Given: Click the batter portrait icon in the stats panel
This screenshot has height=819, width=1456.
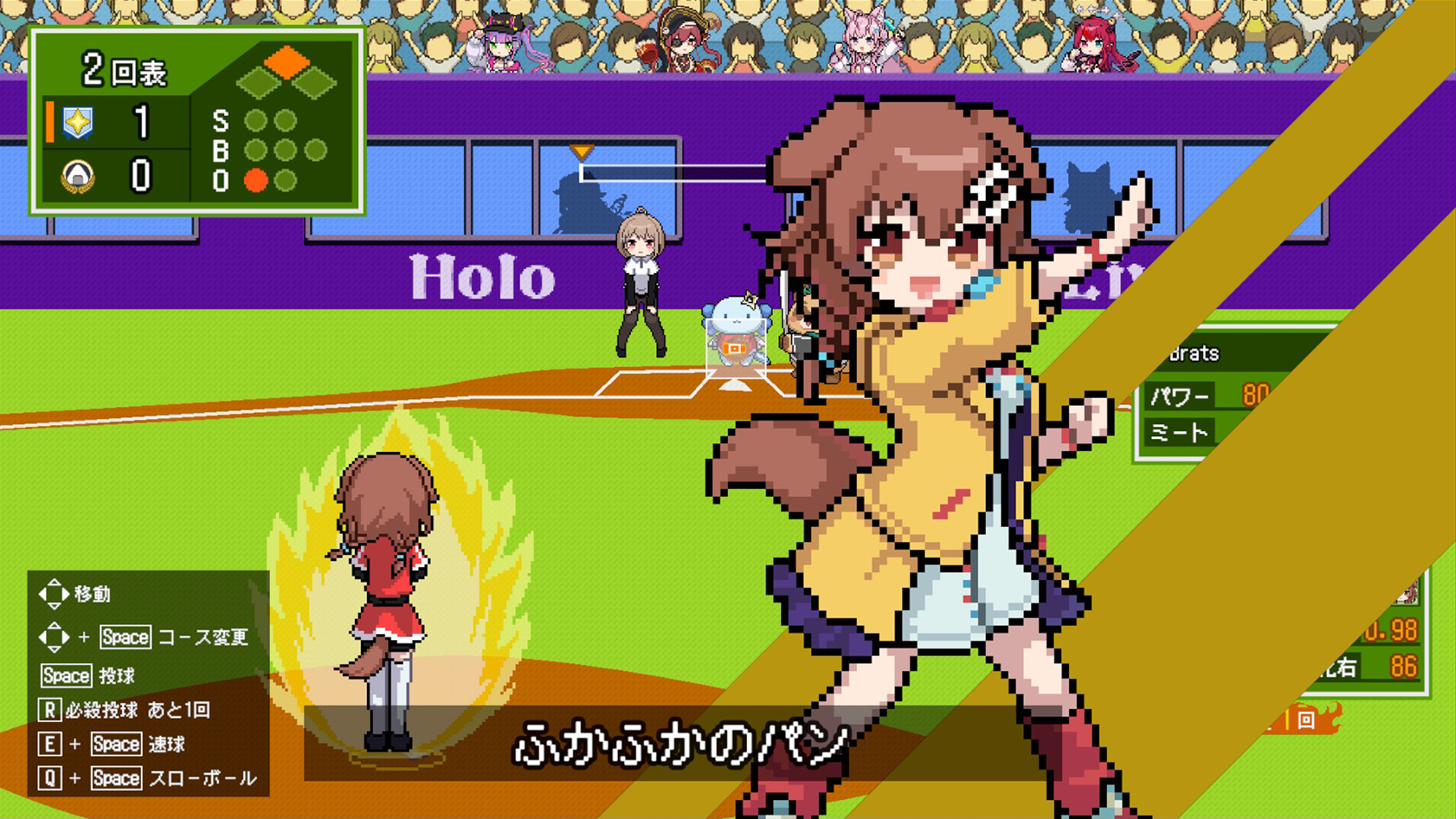Looking at the screenshot, I should [1408, 591].
